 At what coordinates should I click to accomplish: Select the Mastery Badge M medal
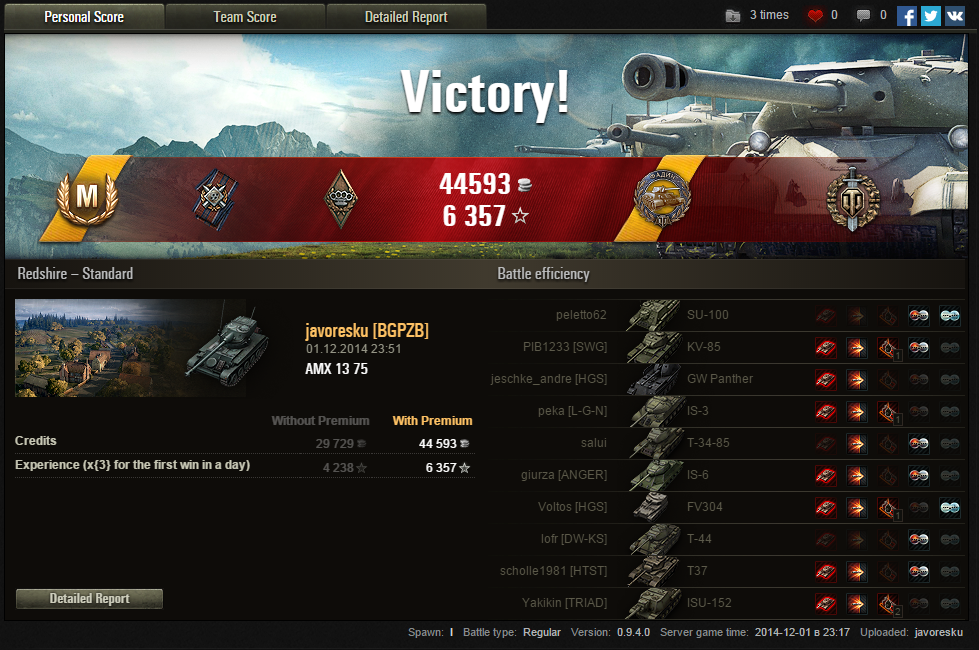[88, 198]
